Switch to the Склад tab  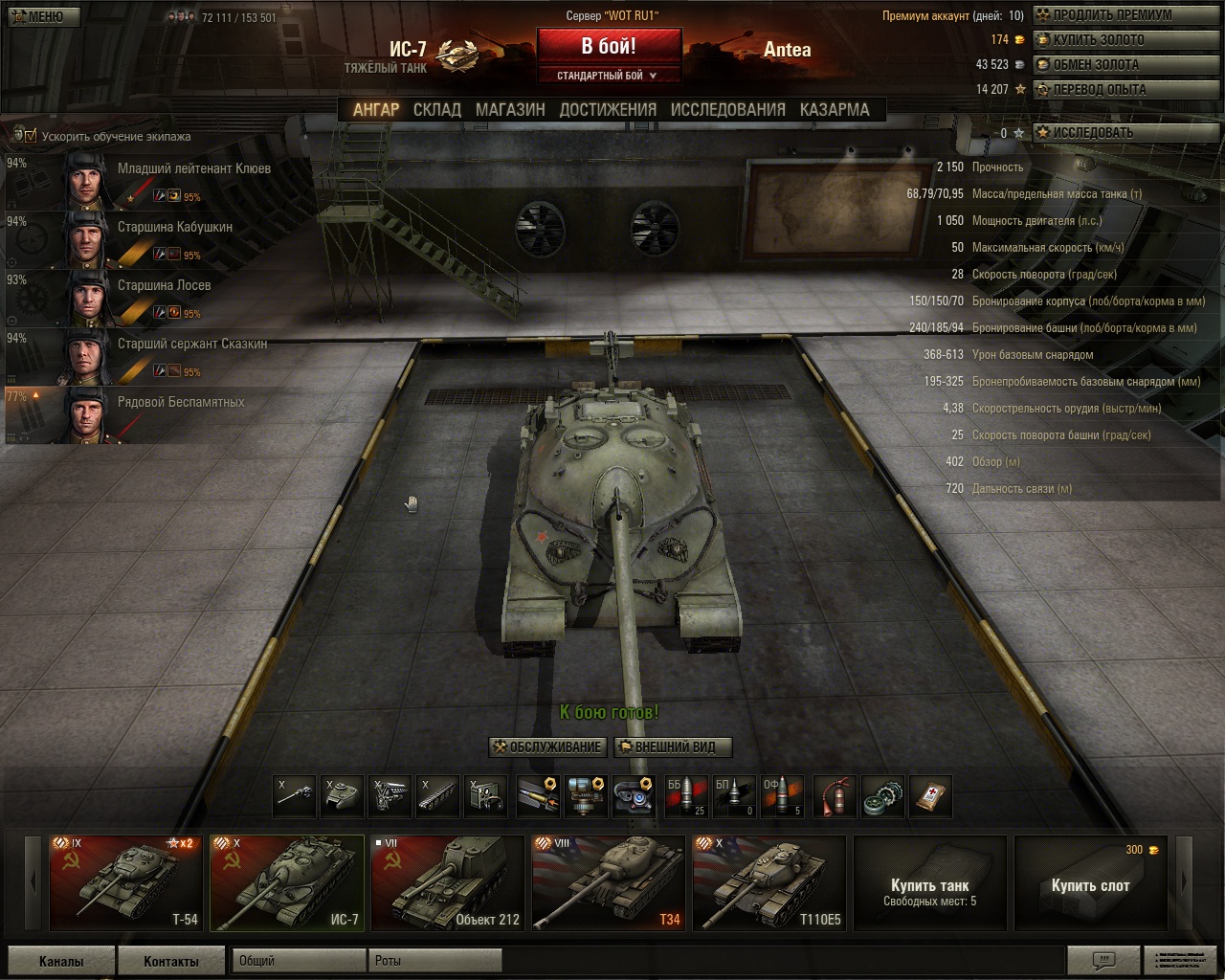pyautogui.click(x=437, y=110)
